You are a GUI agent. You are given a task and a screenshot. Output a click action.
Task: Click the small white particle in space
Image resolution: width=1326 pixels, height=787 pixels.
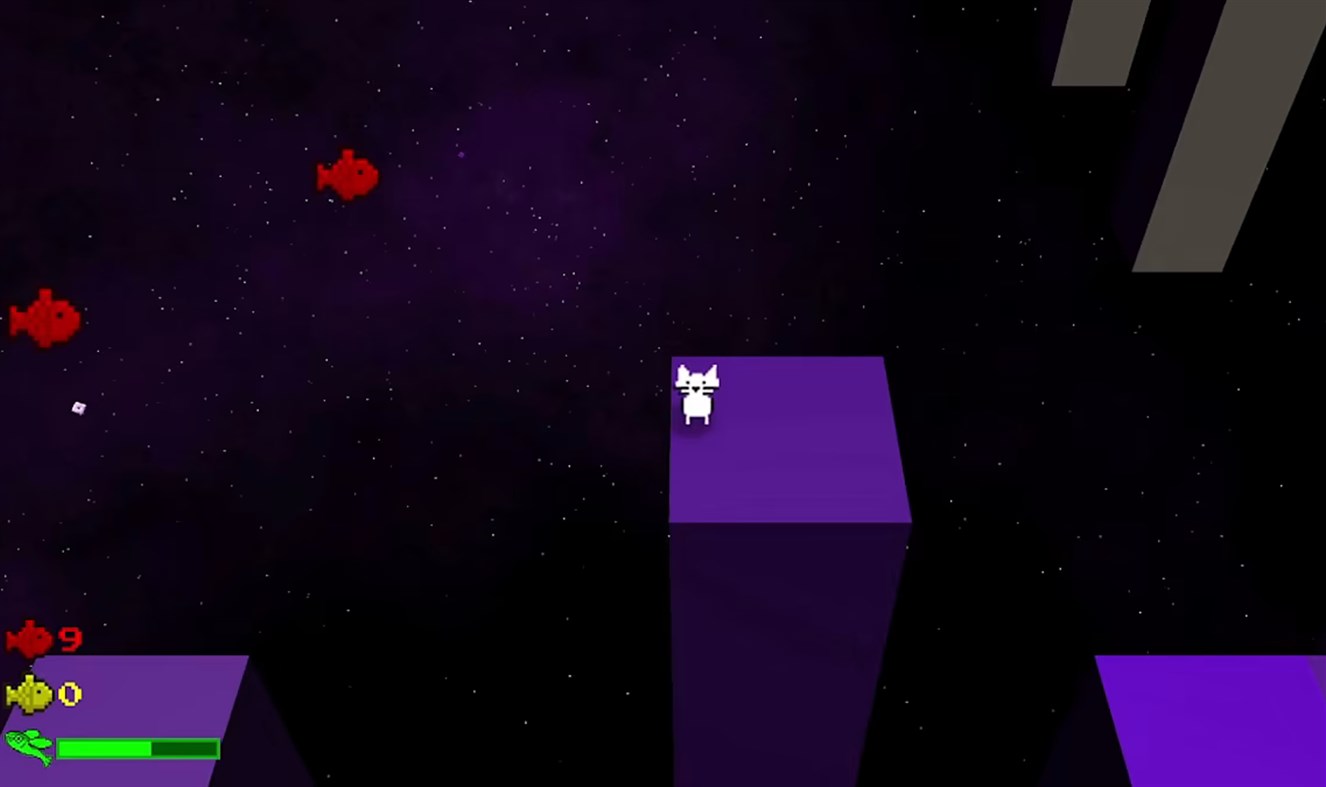77,407
